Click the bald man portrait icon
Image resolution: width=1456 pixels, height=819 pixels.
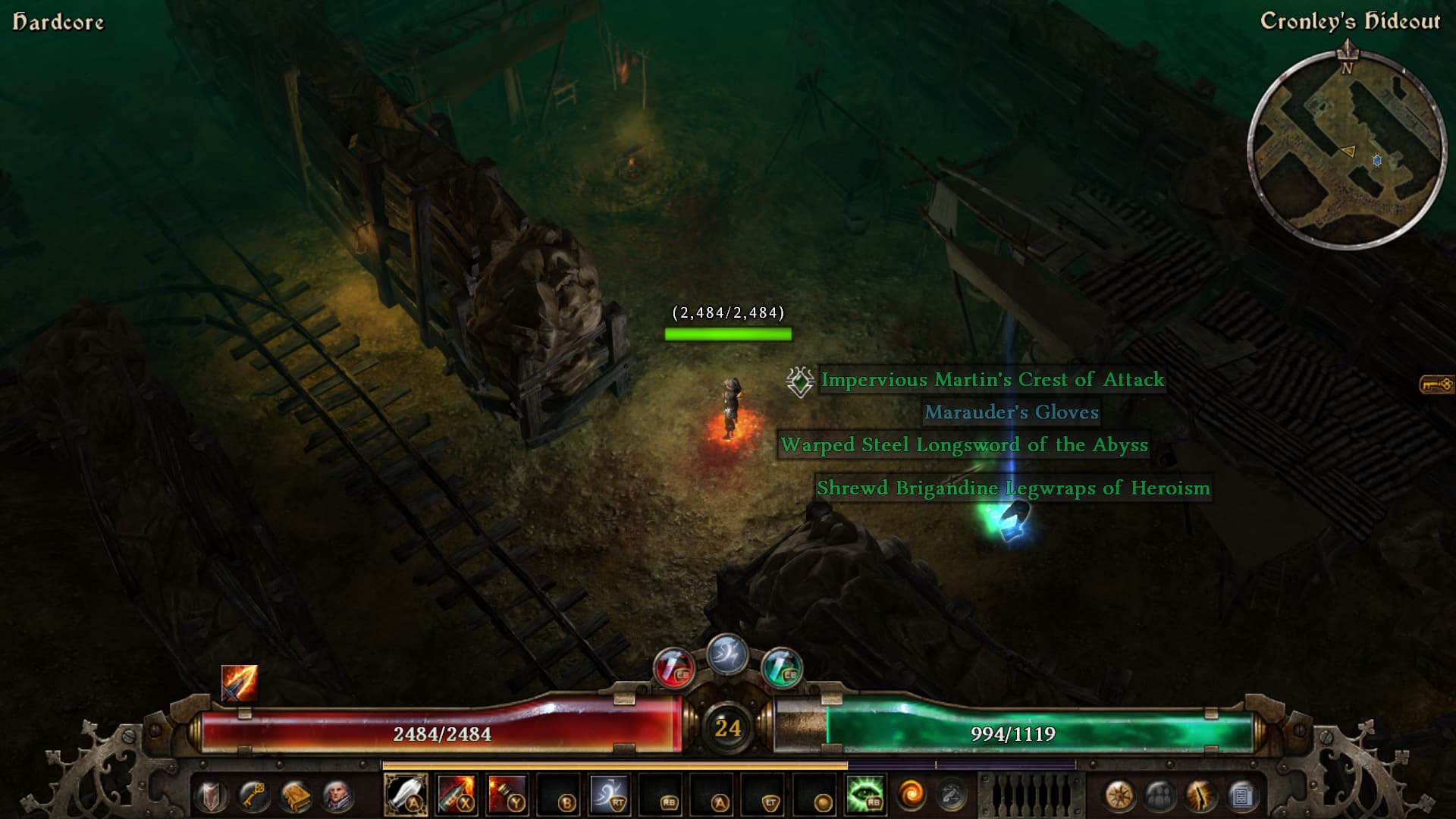[x=337, y=796]
